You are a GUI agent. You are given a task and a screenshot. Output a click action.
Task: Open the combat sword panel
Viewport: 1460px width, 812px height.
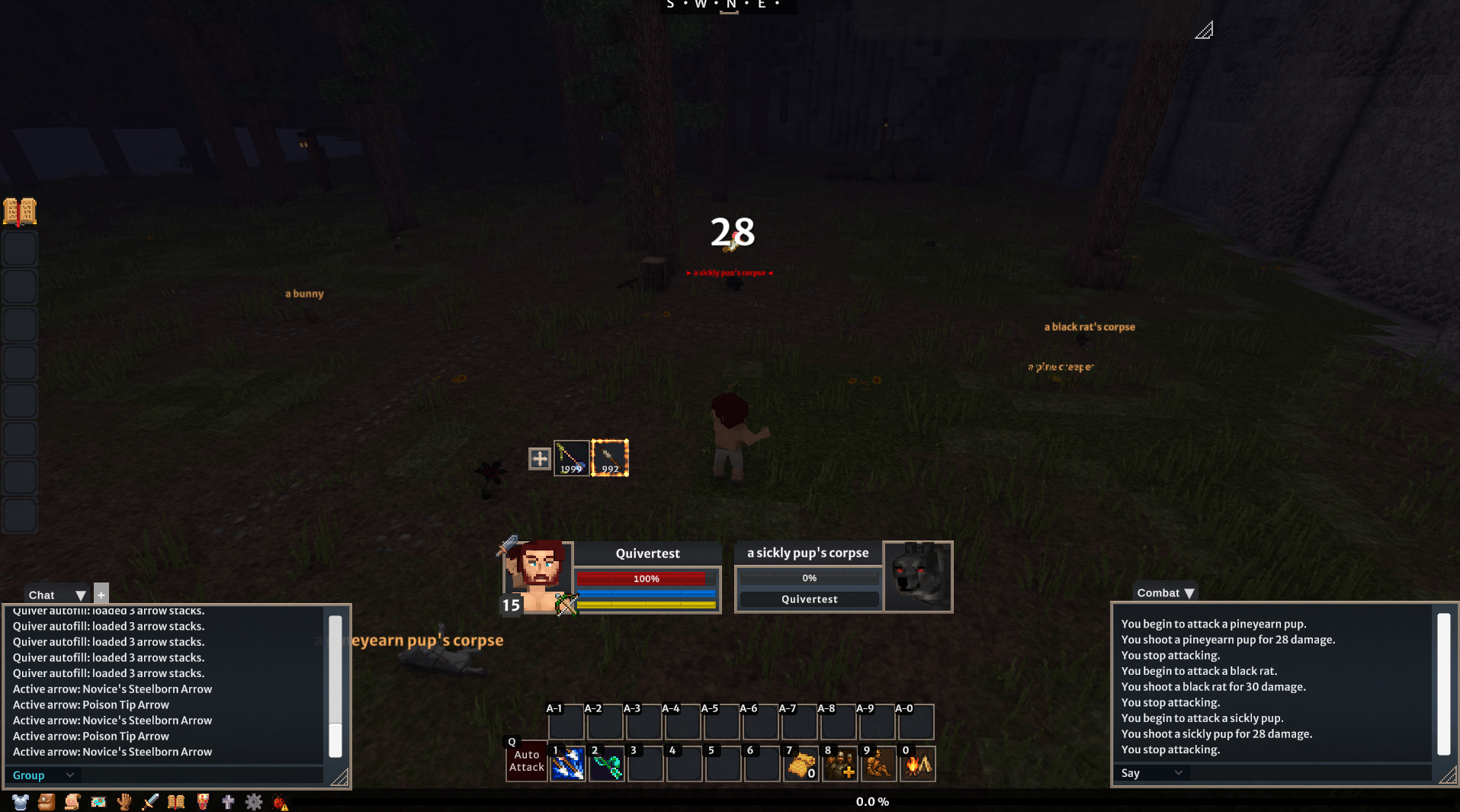point(149,801)
